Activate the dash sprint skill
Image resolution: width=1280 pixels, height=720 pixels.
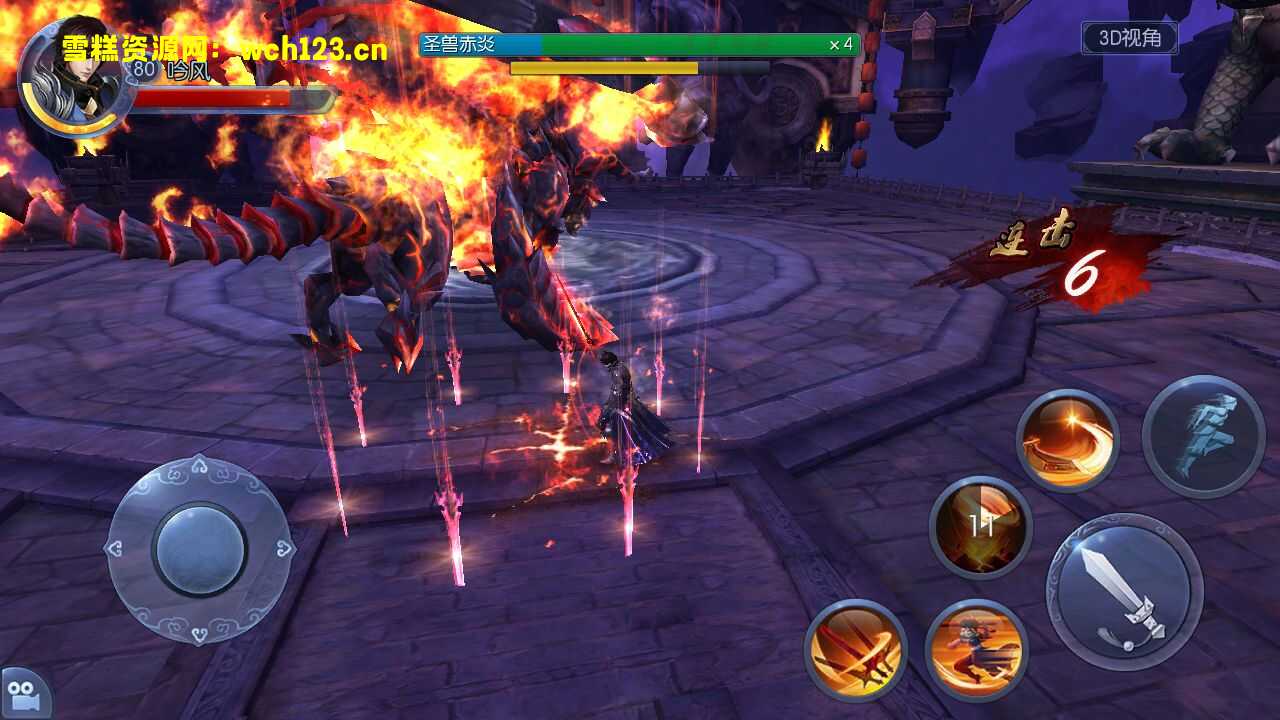tap(1203, 436)
